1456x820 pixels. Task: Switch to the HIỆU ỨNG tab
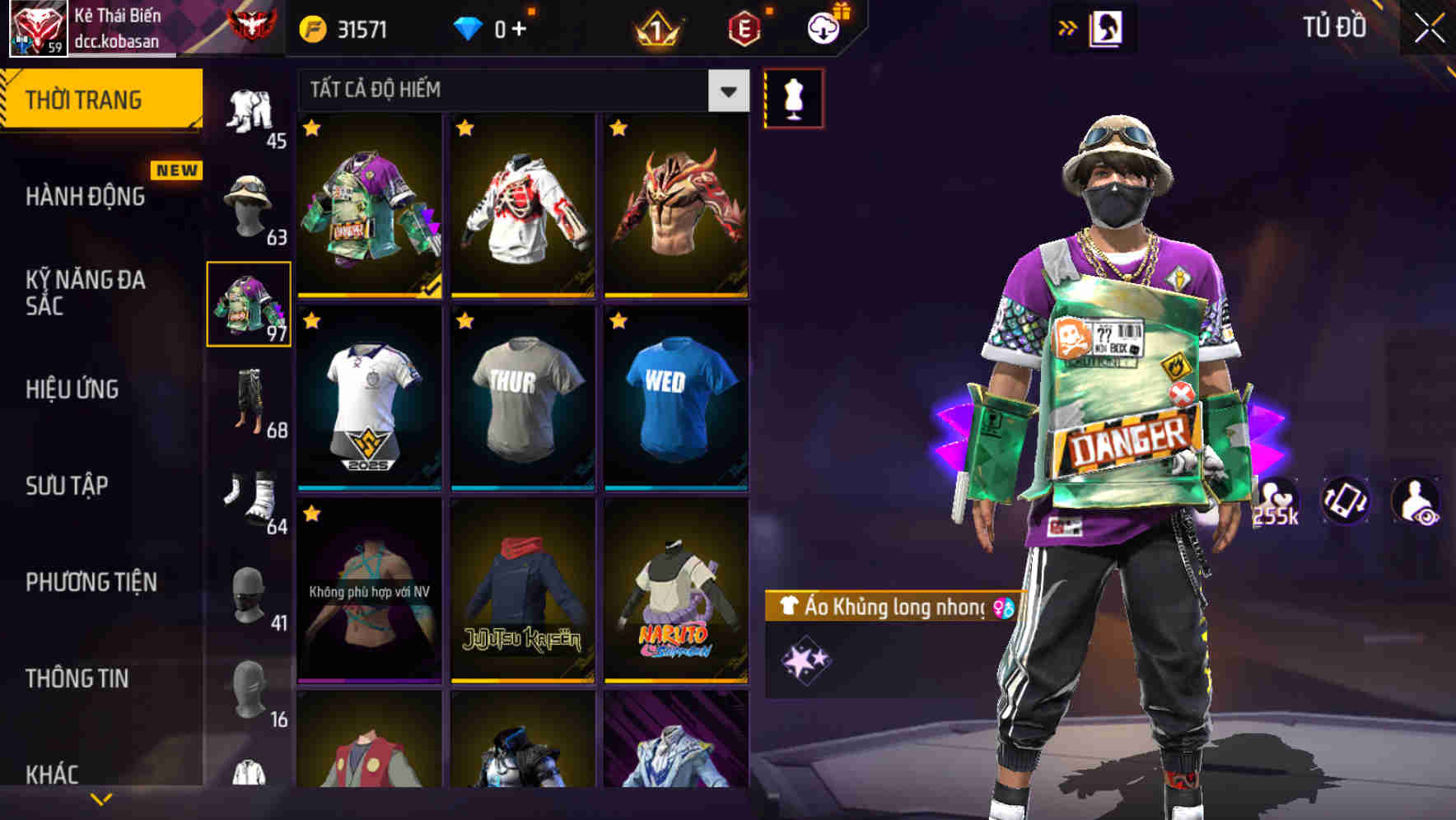pyautogui.click(x=74, y=389)
